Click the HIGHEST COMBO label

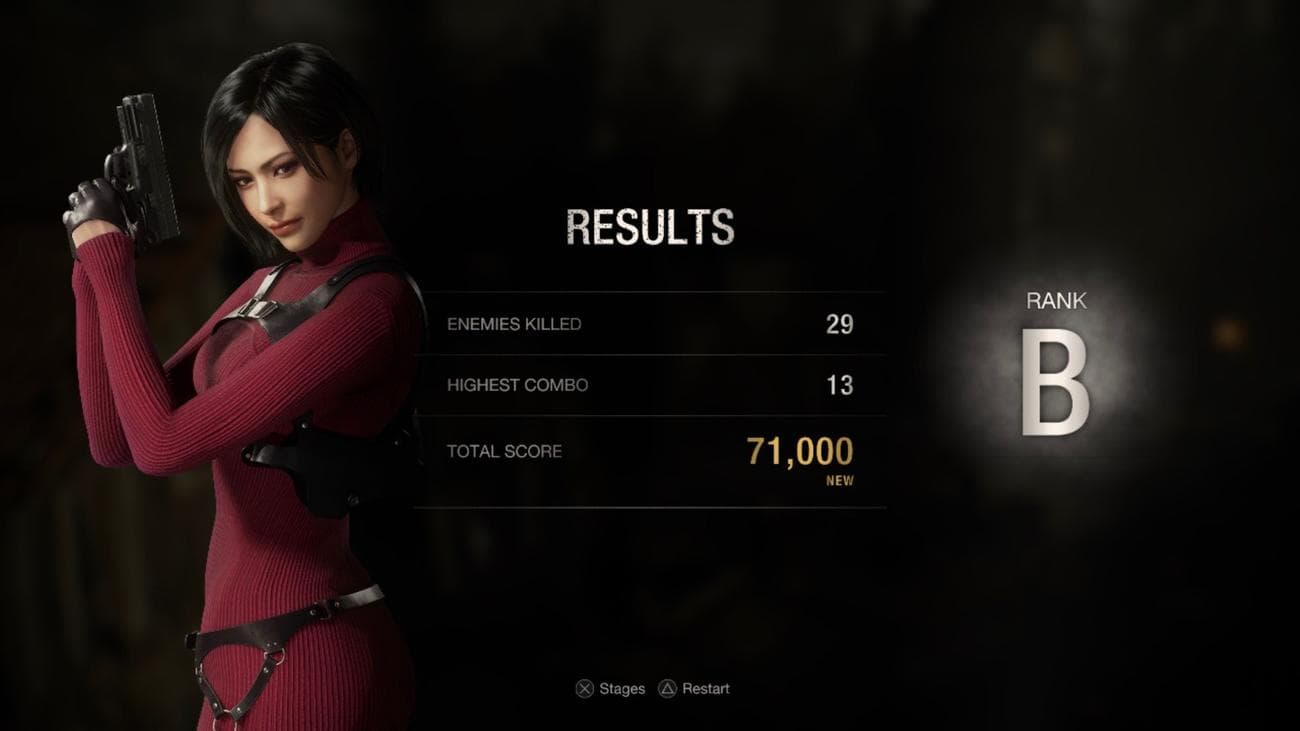[x=519, y=385]
